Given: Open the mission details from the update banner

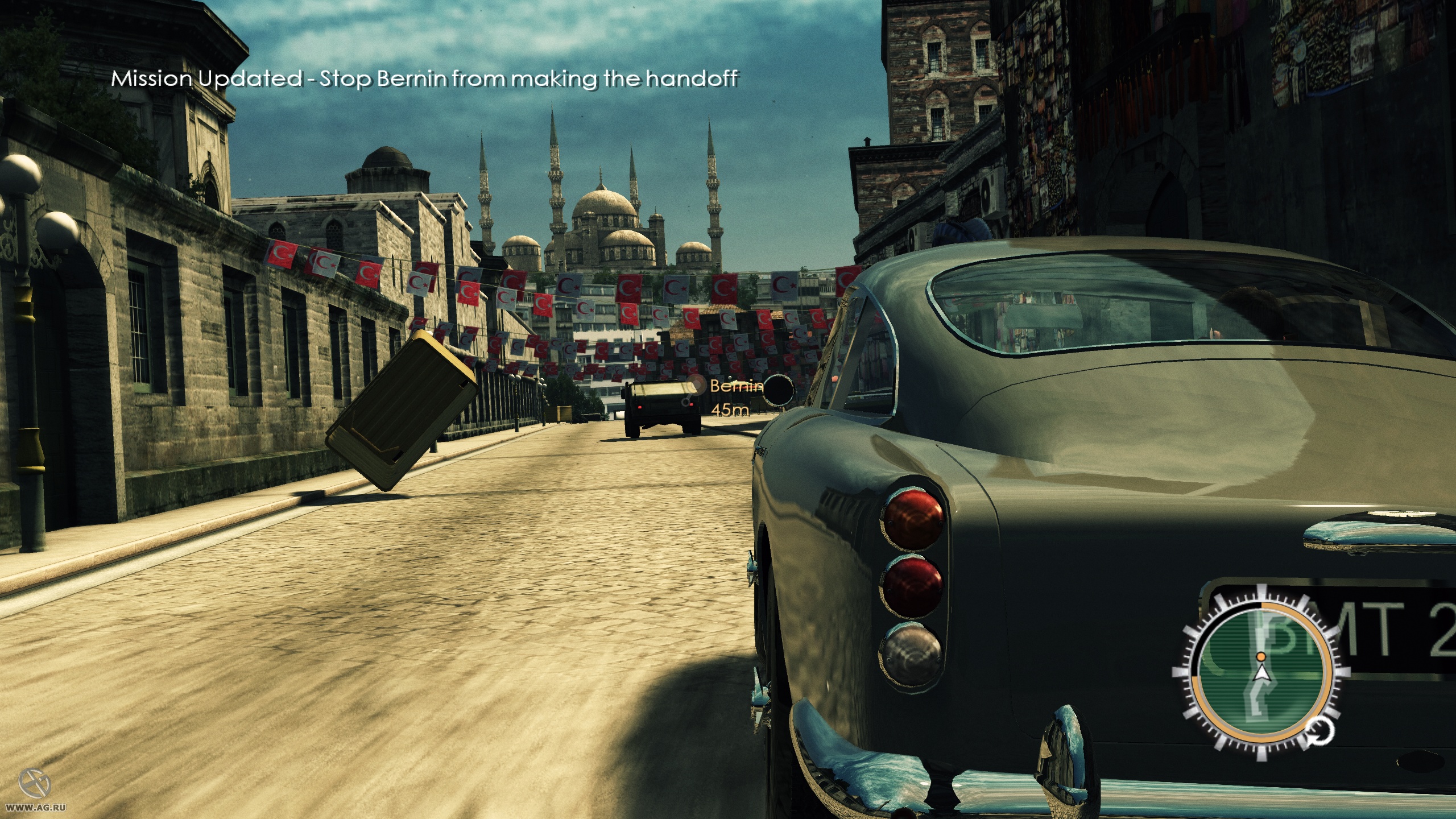Looking at the screenshot, I should point(427,80).
